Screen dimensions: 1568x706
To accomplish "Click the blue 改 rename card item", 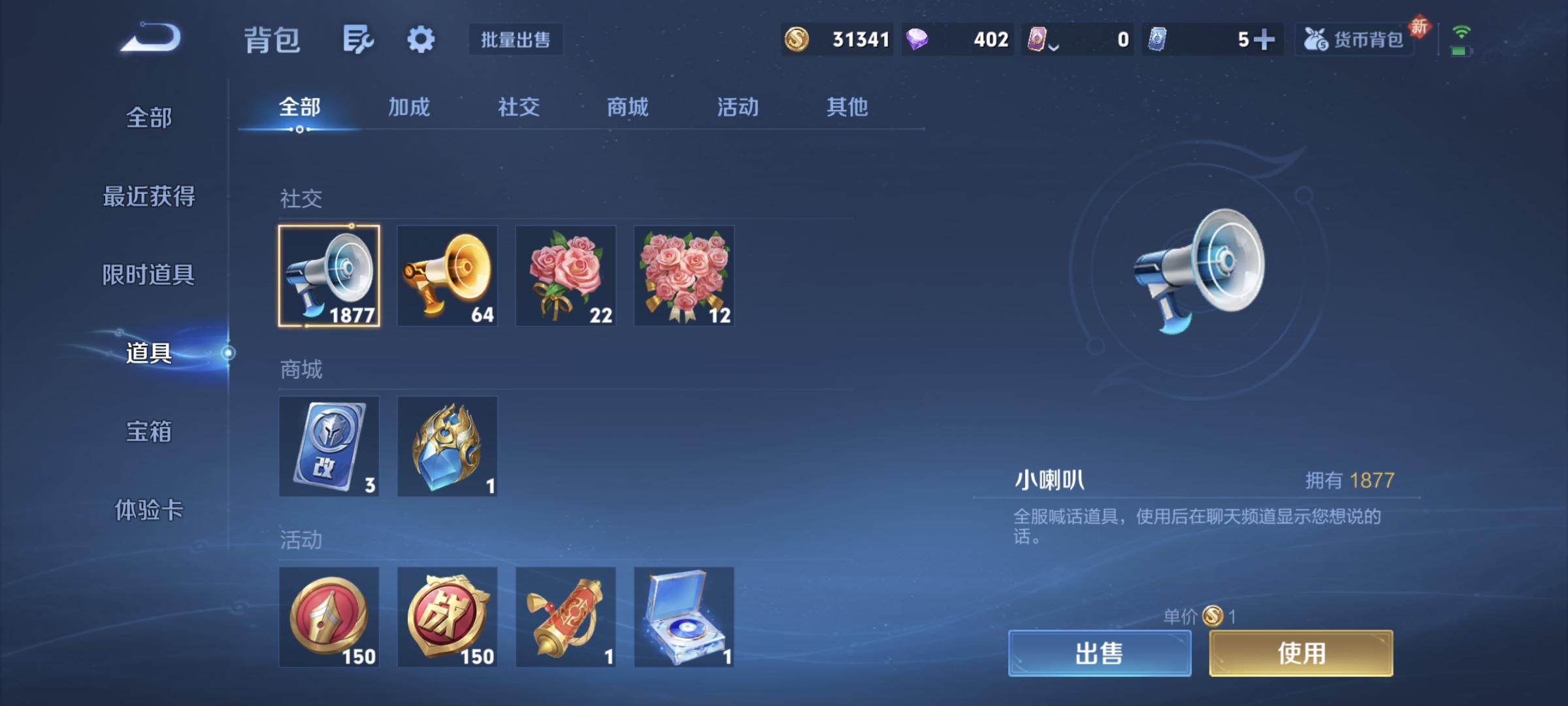I will [330, 446].
